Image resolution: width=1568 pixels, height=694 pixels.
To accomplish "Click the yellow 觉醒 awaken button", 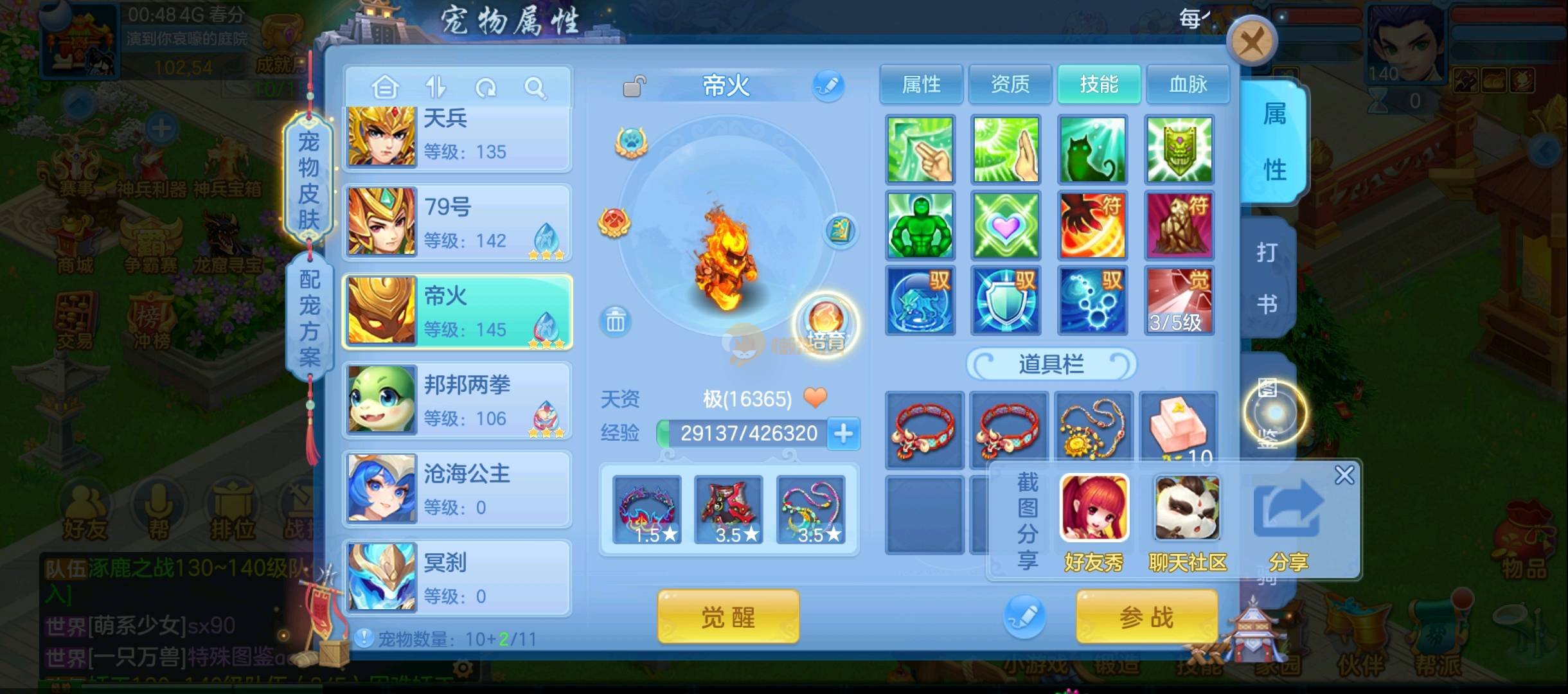I will point(728,617).
